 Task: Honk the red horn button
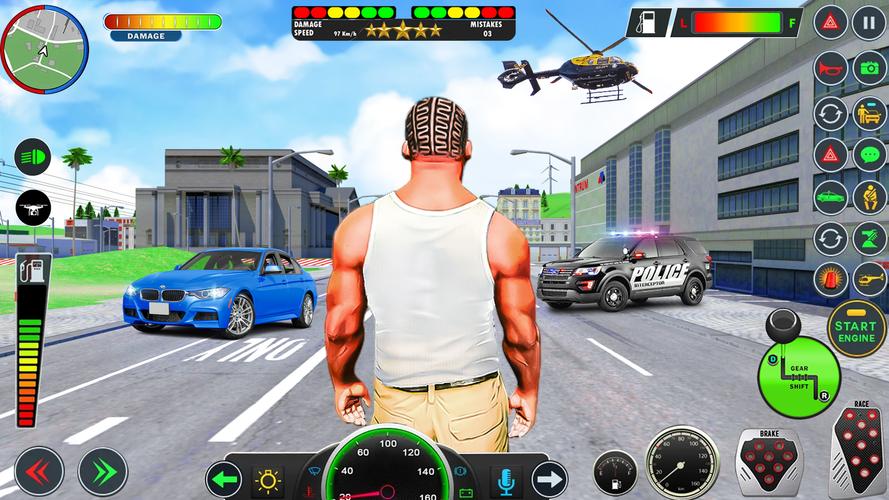tap(830, 68)
